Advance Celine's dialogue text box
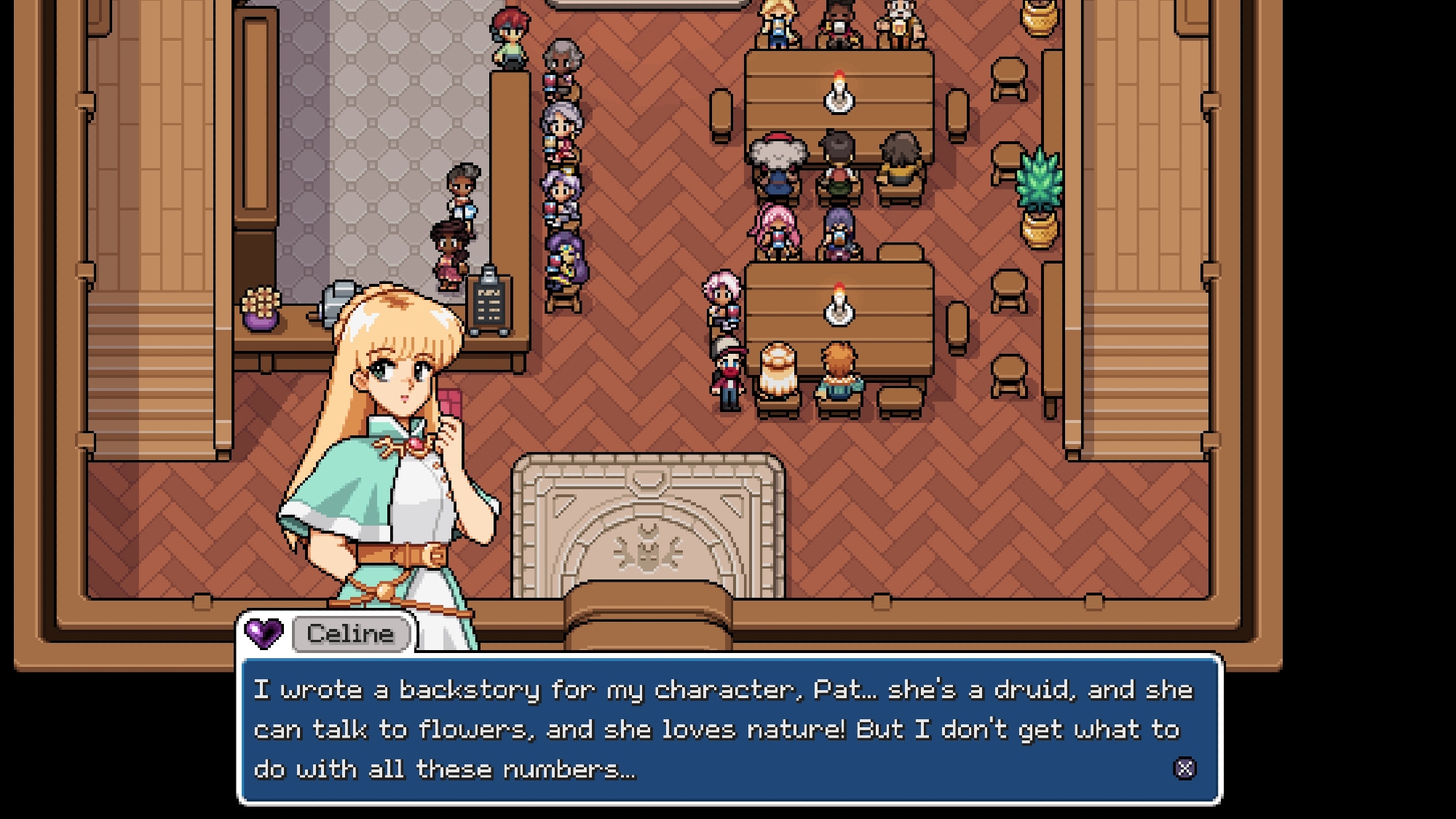 tap(1184, 769)
